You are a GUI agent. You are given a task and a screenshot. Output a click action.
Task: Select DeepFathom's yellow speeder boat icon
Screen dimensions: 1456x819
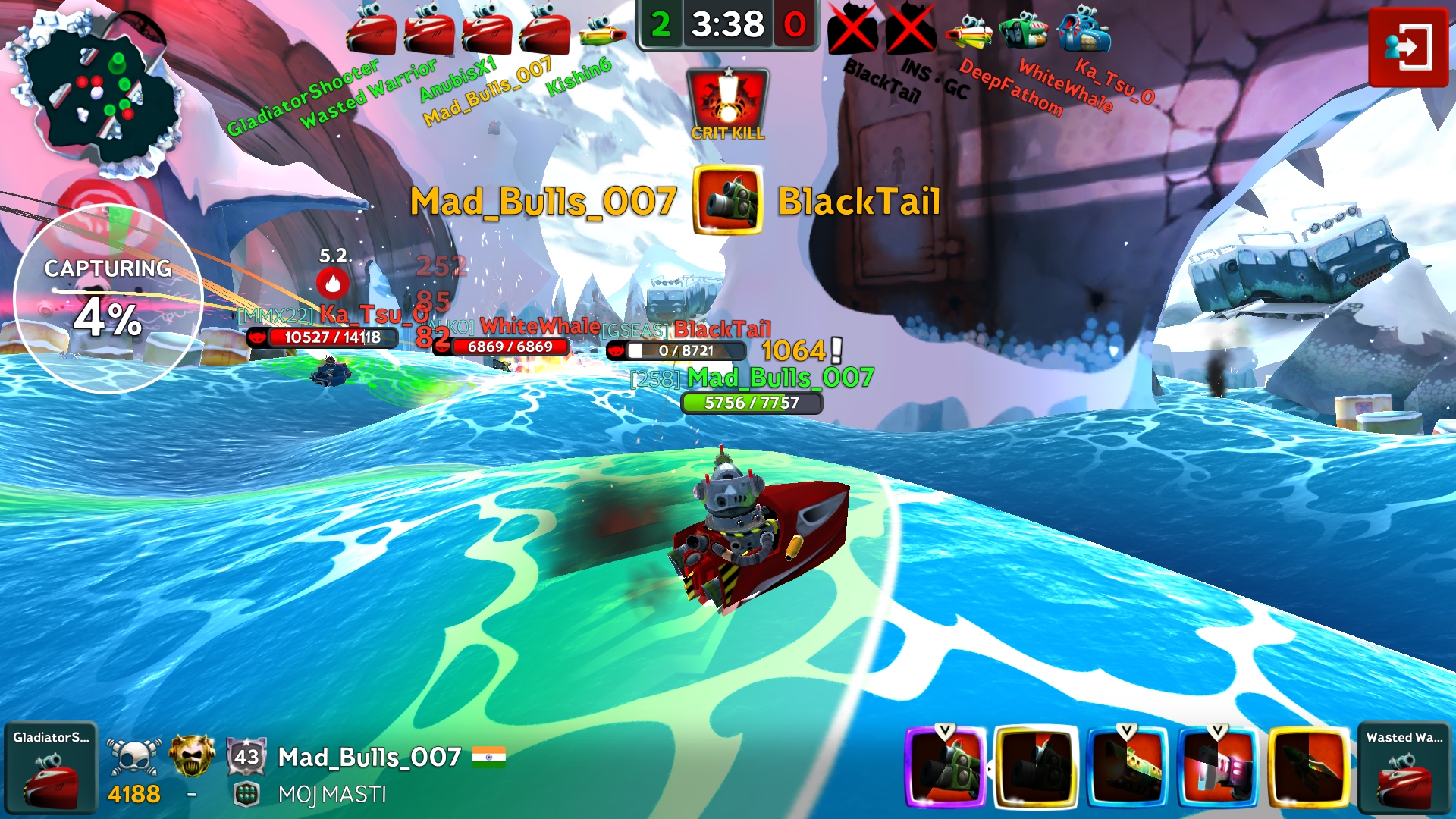tap(968, 32)
